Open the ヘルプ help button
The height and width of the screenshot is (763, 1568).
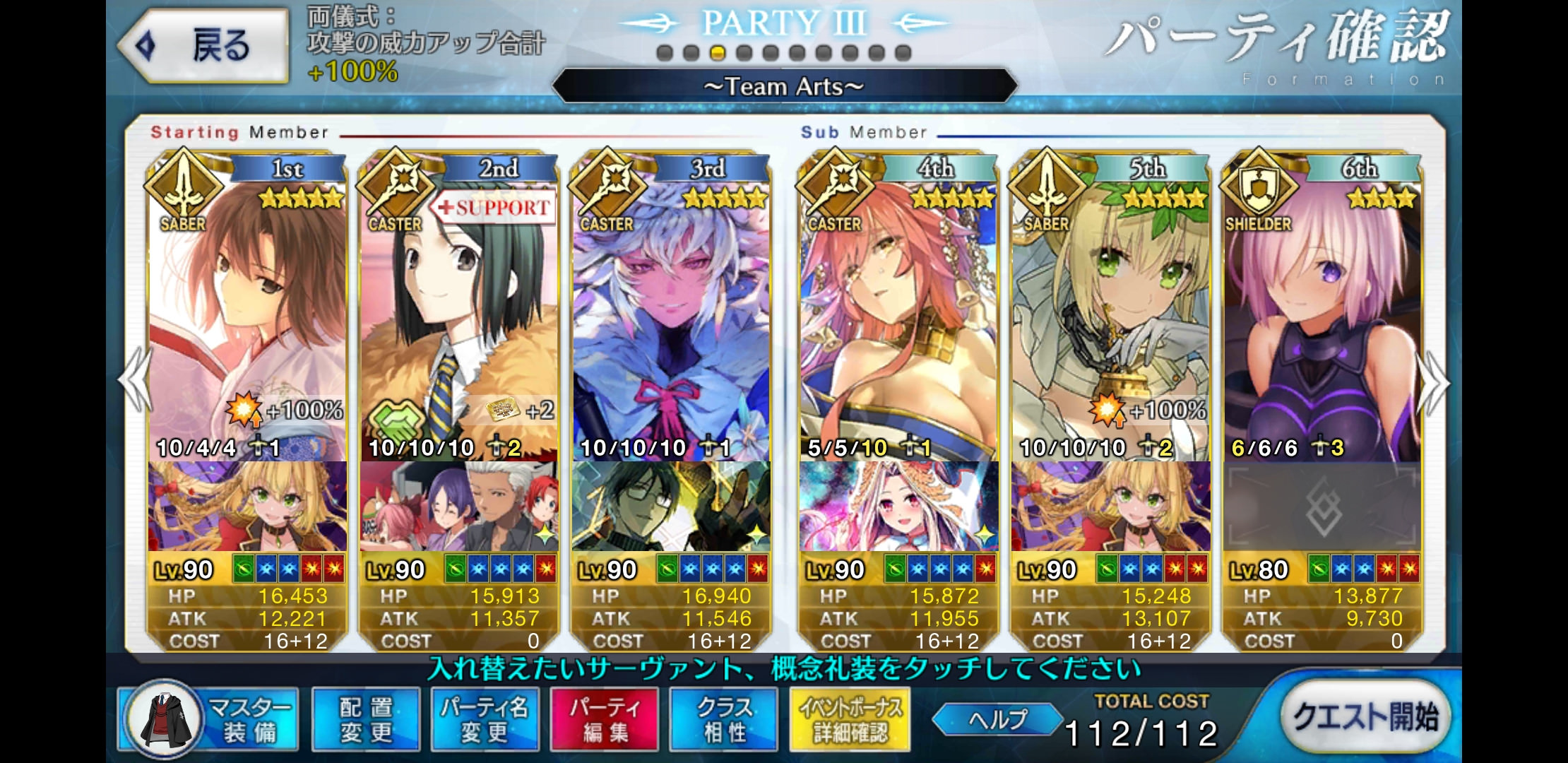(x=997, y=719)
